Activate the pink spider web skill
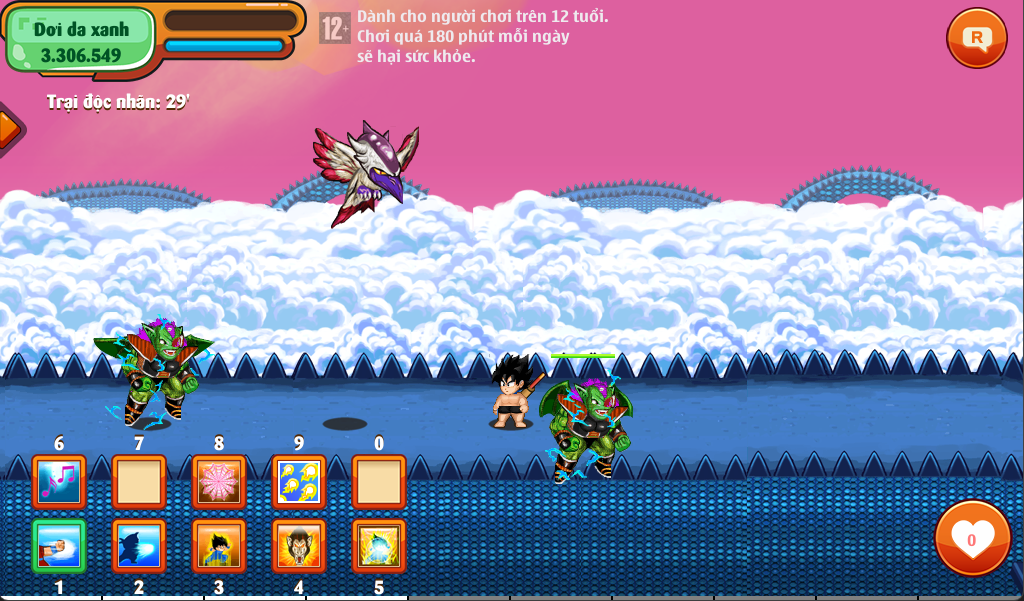 219,482
